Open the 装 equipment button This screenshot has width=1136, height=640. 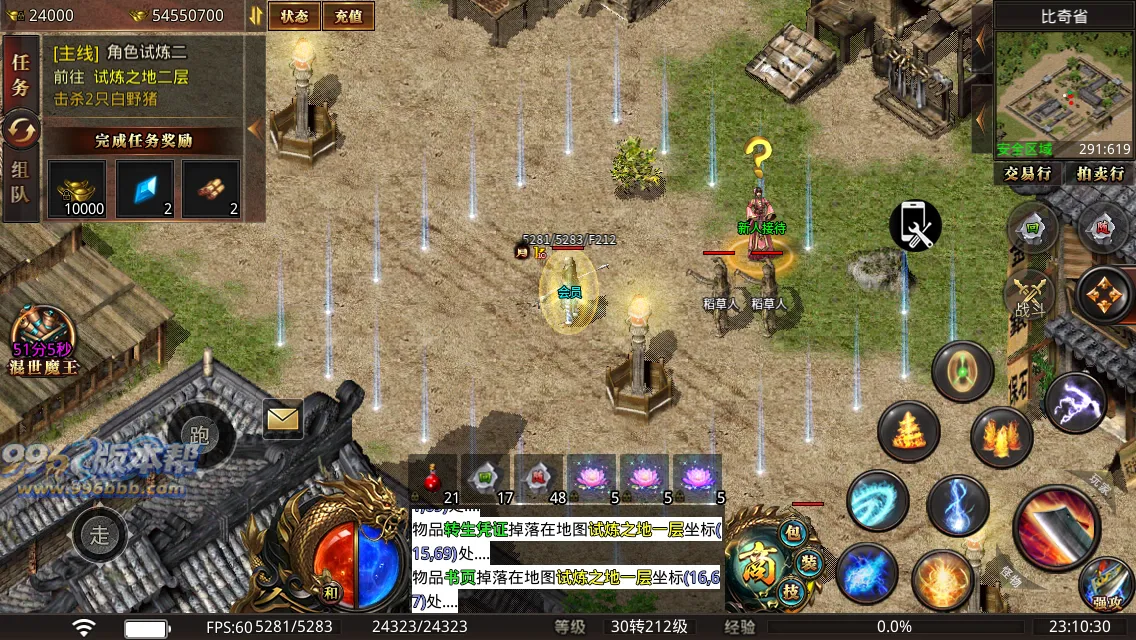coord(808,563)
